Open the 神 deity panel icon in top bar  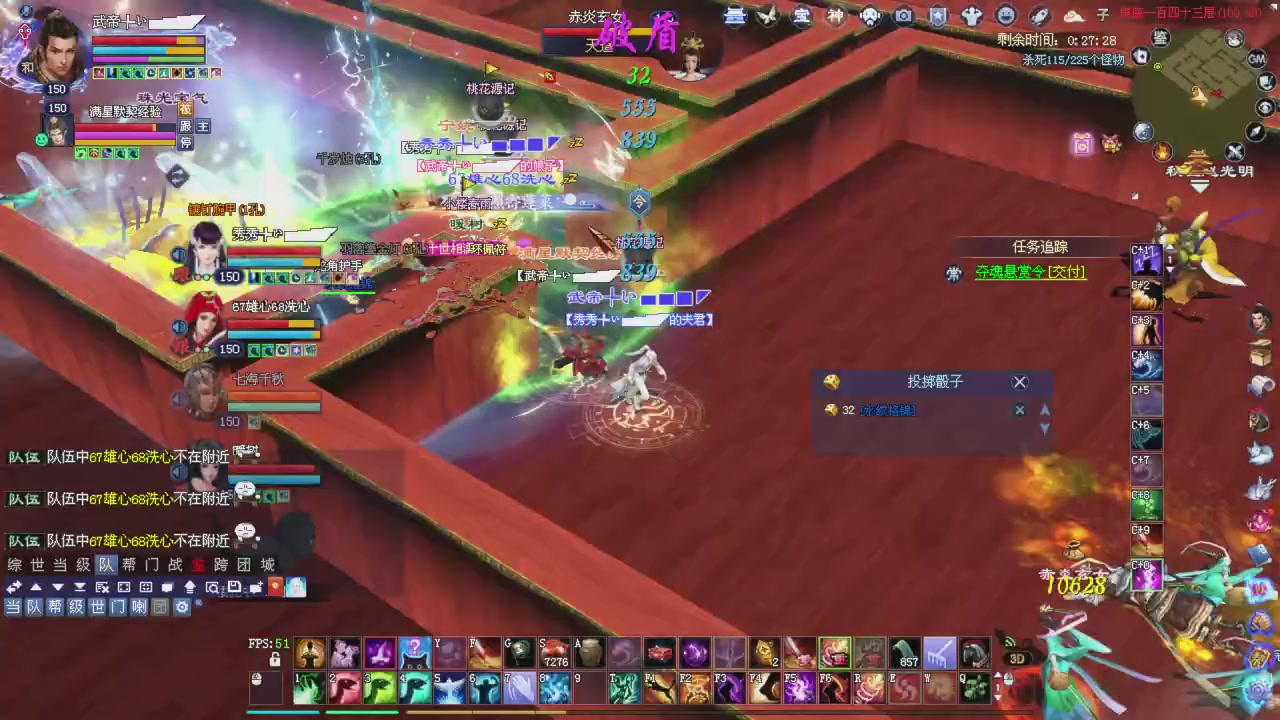pos(835,15)
